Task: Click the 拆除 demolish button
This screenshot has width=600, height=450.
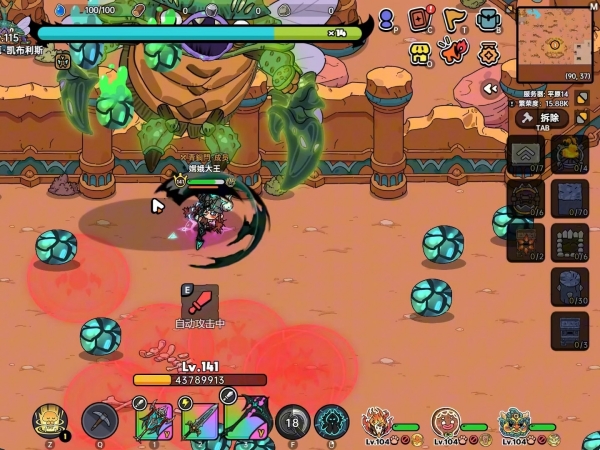Action: tap(542, 118)
